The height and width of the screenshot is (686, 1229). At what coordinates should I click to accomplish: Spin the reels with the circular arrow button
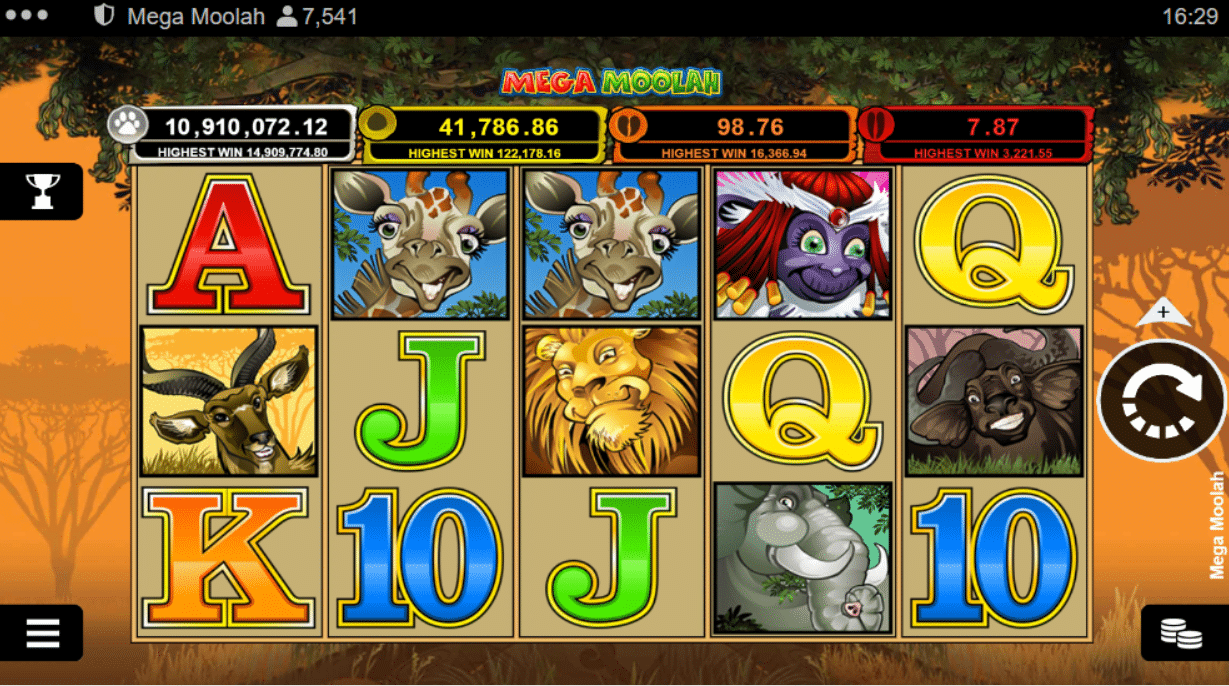[x=1162, y=401]
